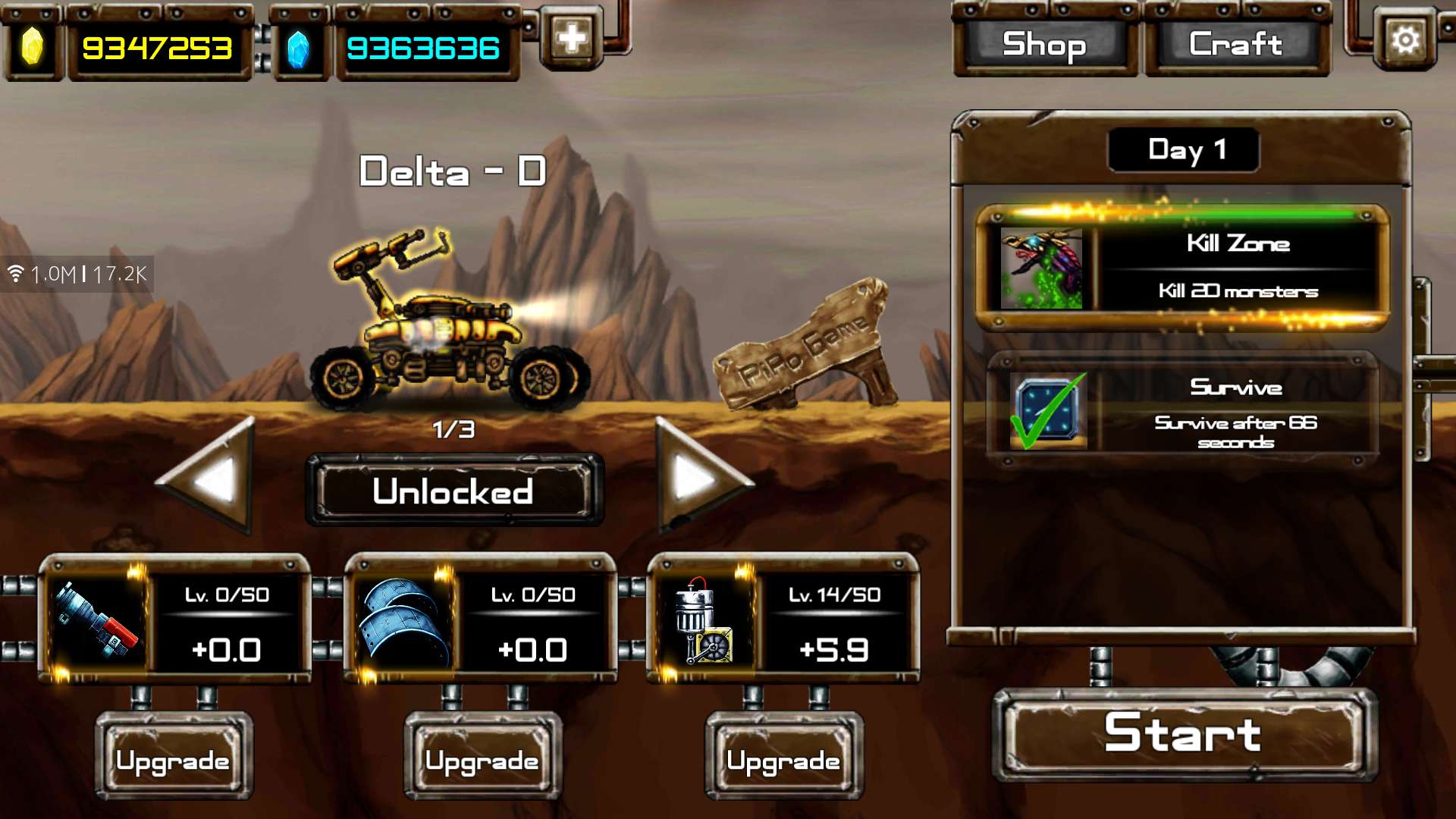Start the Day 1 mission
The height and width of the screenshot is (819, 1456).
pos(1183,733)
